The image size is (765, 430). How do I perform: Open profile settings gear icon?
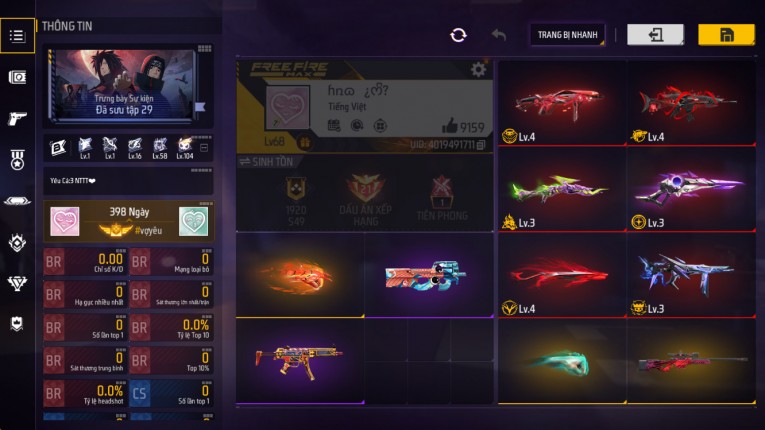(x=479, y=69)
